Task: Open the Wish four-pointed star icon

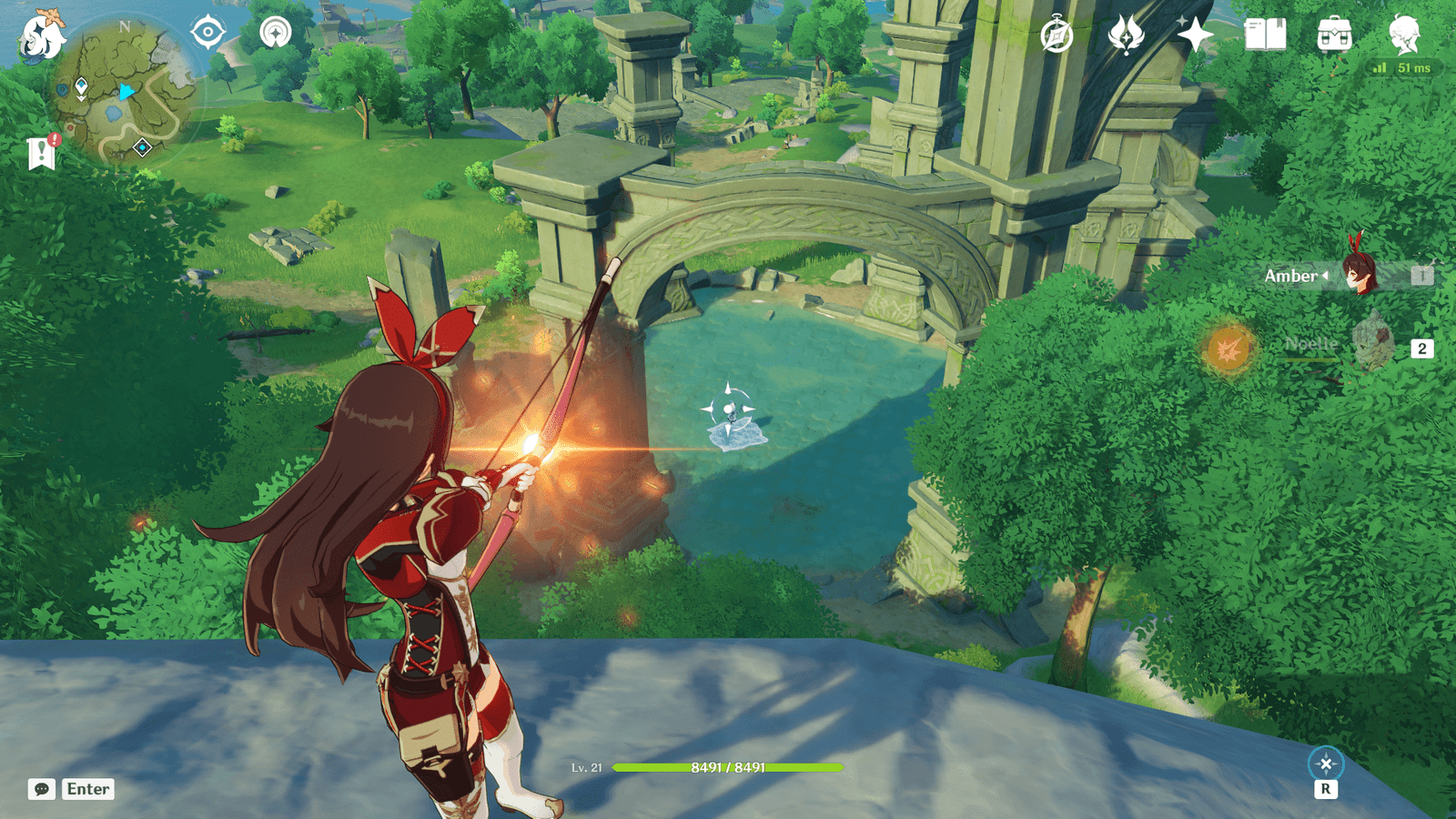Action: pos(1195,35)
